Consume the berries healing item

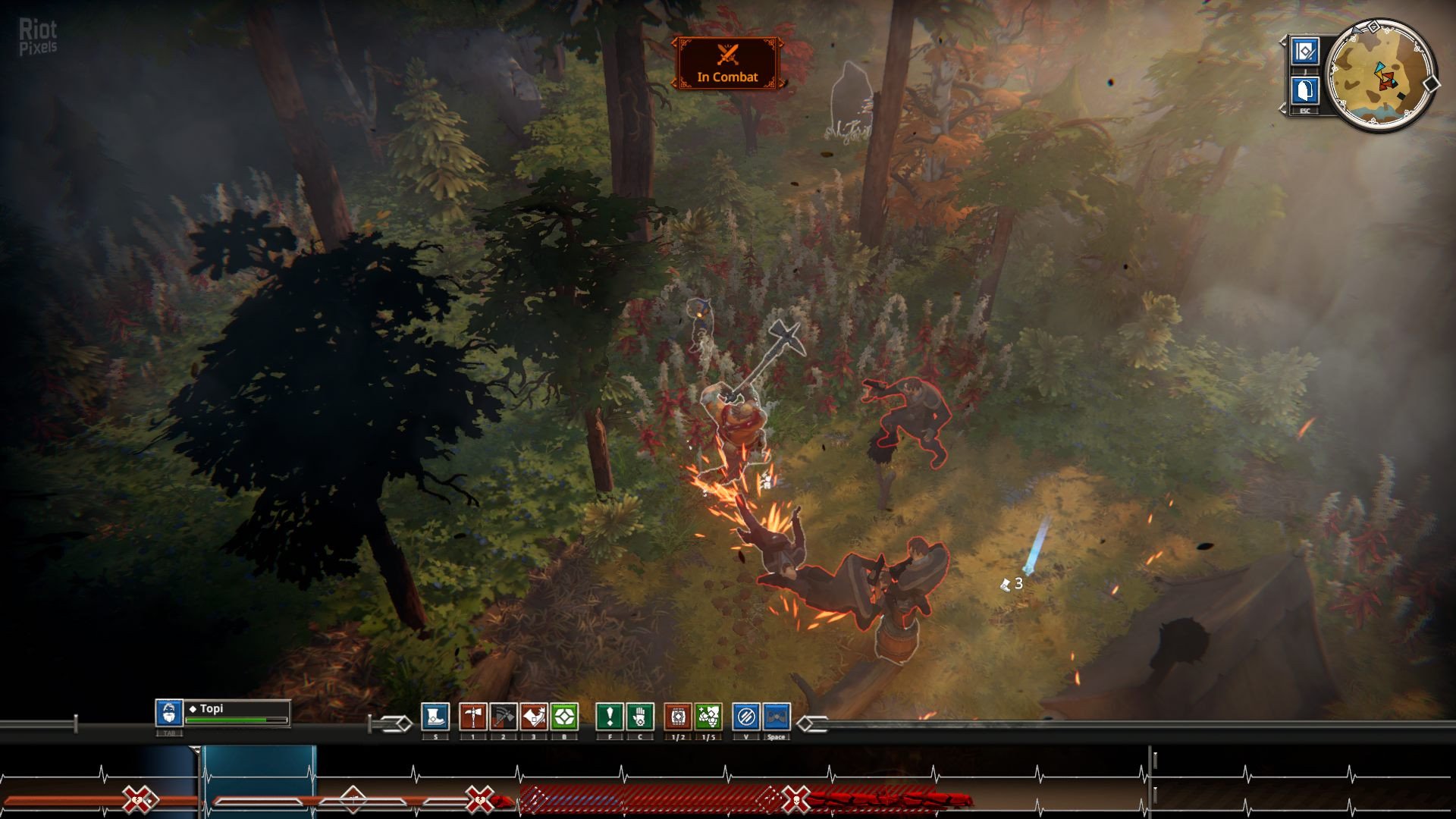(708, 717)
